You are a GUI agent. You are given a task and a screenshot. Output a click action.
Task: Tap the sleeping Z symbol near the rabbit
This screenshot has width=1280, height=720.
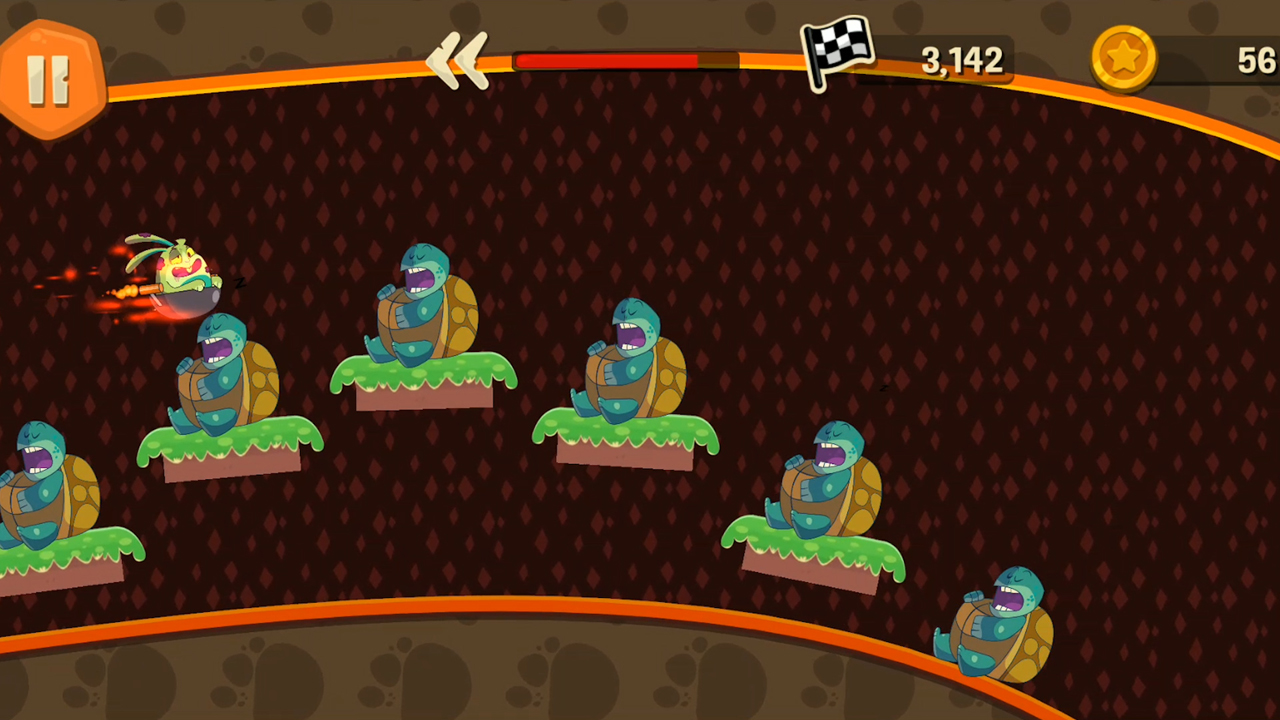(240, 283)
